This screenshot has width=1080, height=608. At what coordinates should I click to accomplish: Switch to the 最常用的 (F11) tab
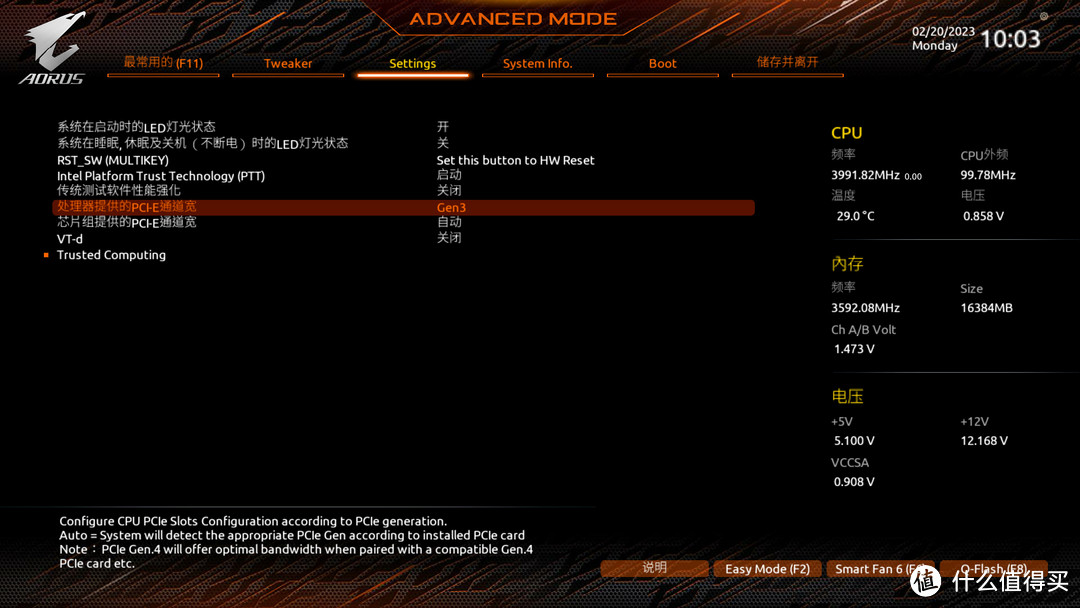(x=163, y=63)
